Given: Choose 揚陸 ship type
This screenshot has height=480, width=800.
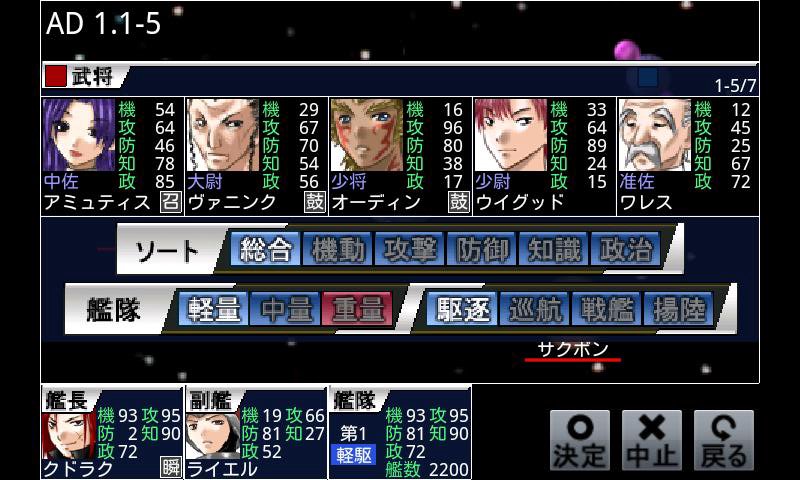Looking at the screenshot, I should (679, 309).
